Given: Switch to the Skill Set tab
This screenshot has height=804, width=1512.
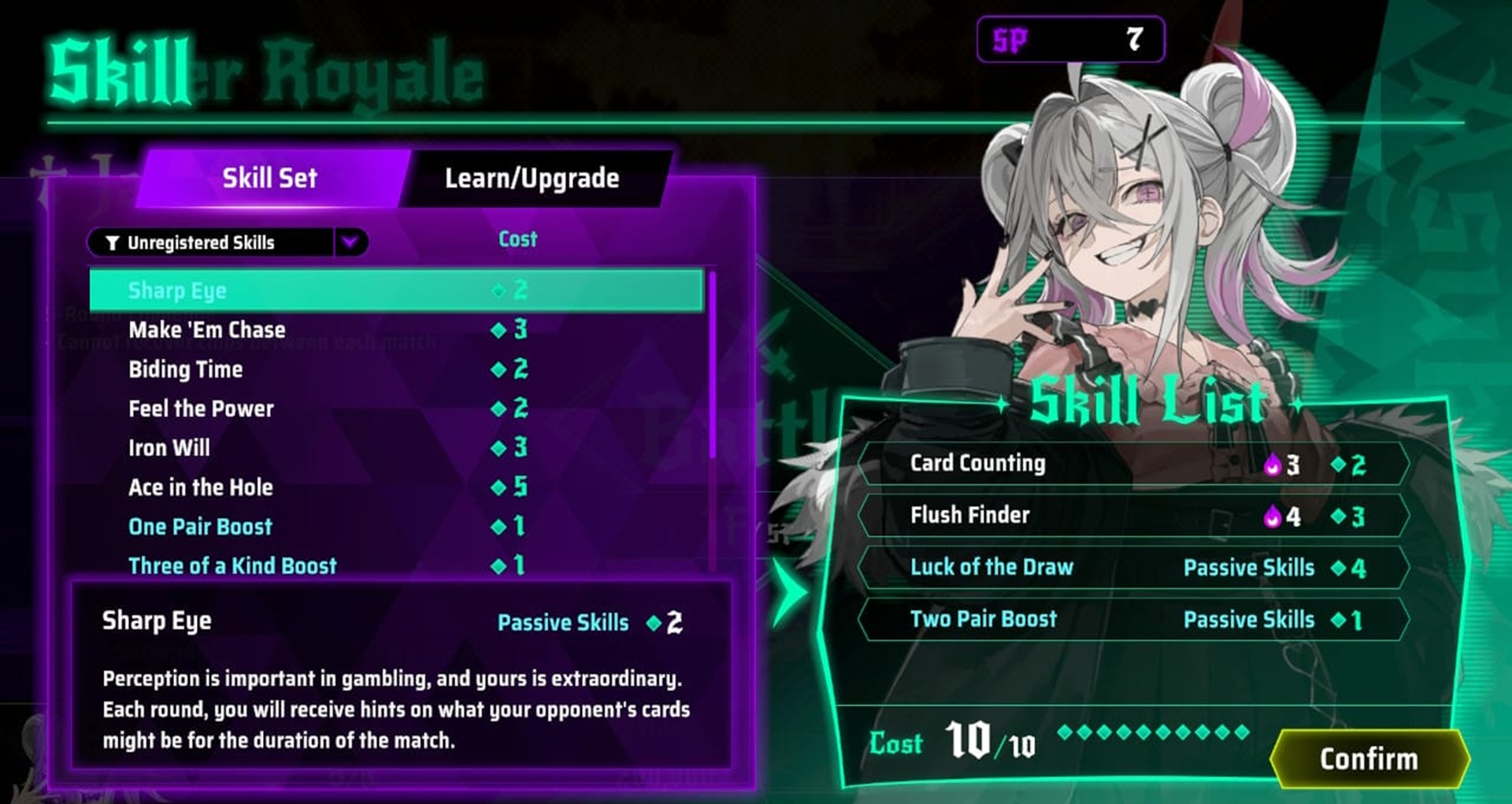Looking at the screenshot, I should coord(269,179).
